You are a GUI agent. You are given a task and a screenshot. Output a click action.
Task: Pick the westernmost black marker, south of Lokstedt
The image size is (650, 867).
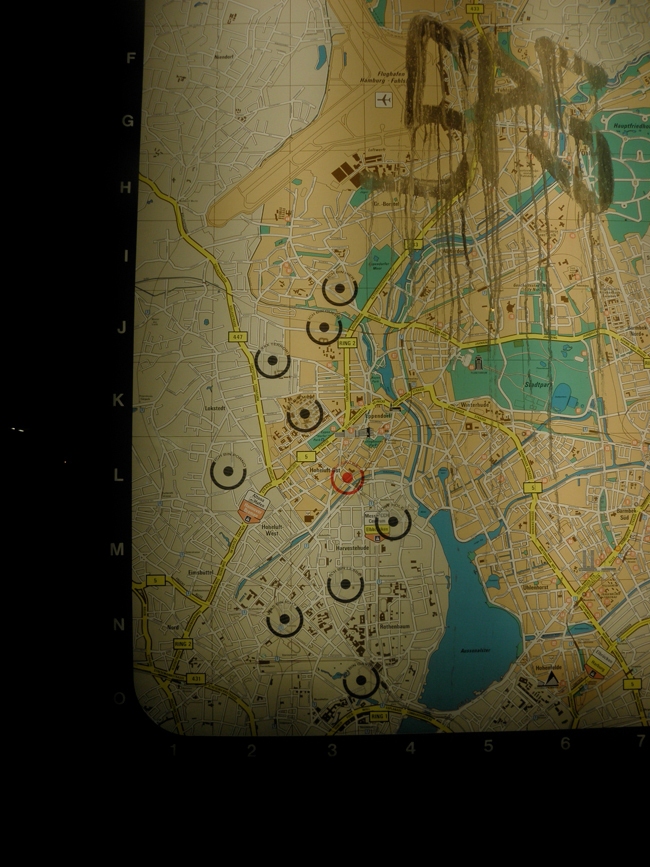[228, 471]
